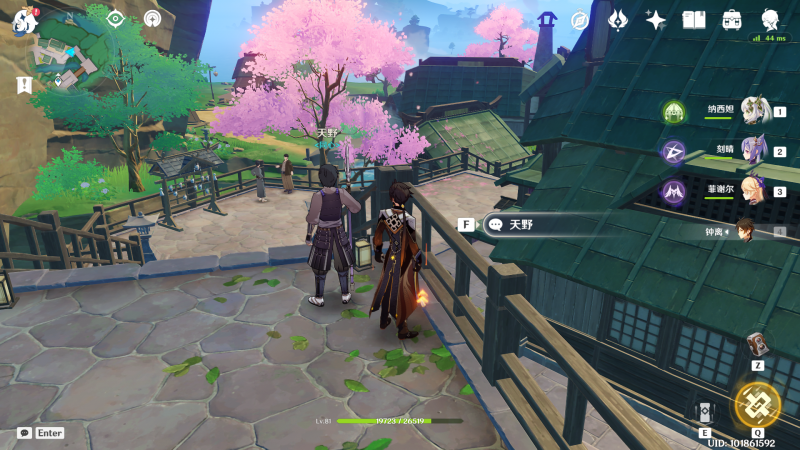Click the circular signal icon beside the minimap
This screenshot has height=450, width=800.
tap(152, 19)
